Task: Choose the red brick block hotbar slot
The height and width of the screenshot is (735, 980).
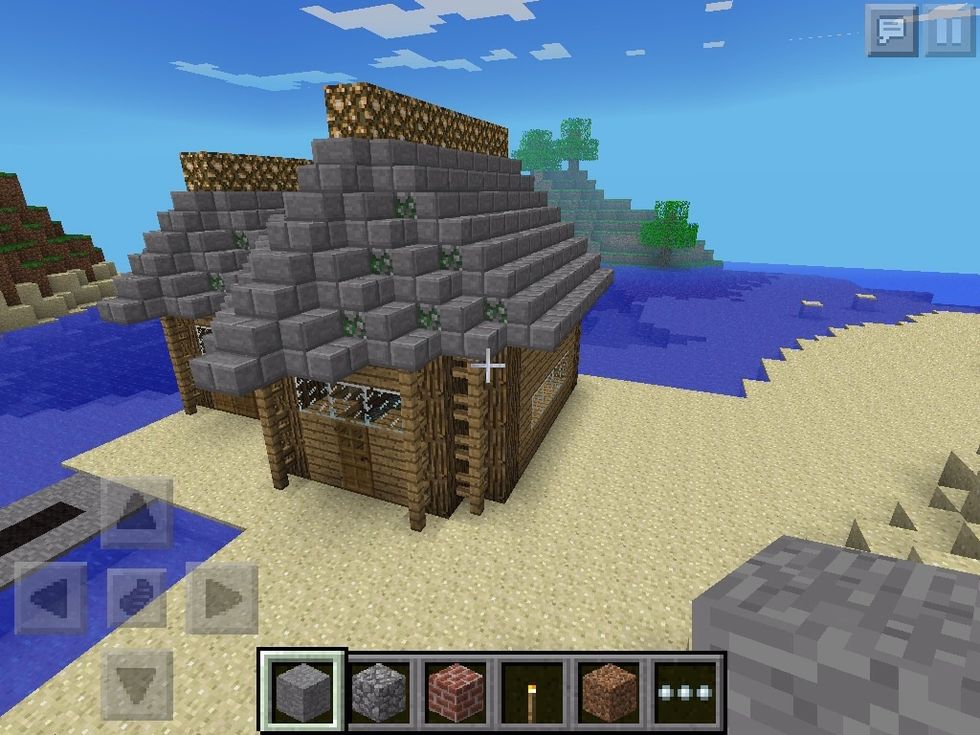Action: [457, 691]
